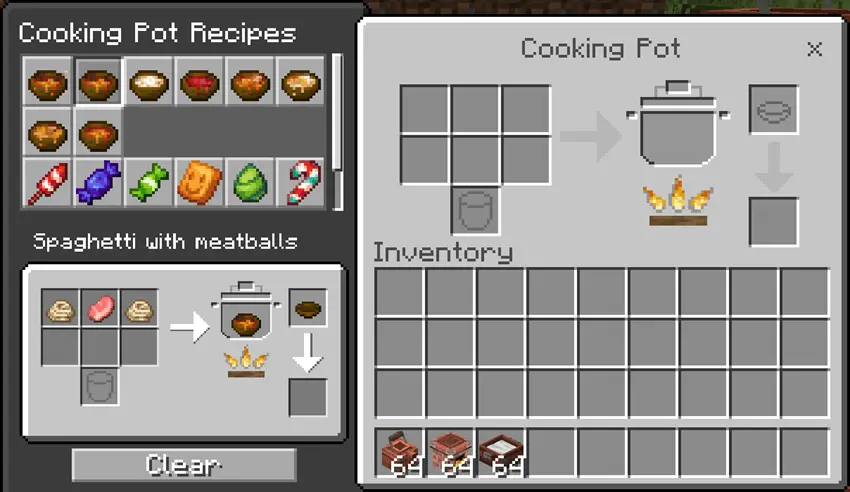This screenshot has height=492, width=850.
Task: Select the red-and-white striped popsicle recipe
Action: pos(47,183)
